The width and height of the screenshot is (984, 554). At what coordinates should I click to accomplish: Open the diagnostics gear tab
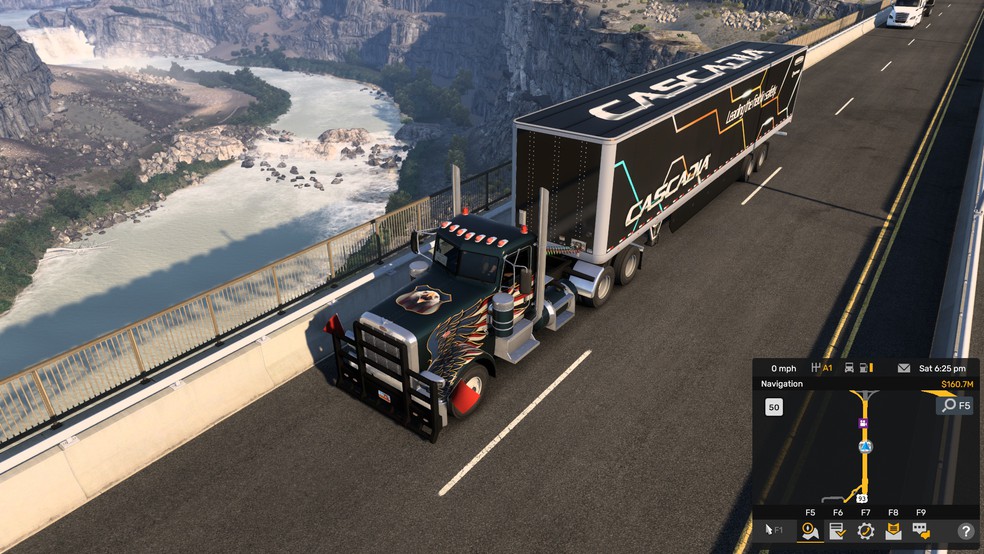coord(866,531)
